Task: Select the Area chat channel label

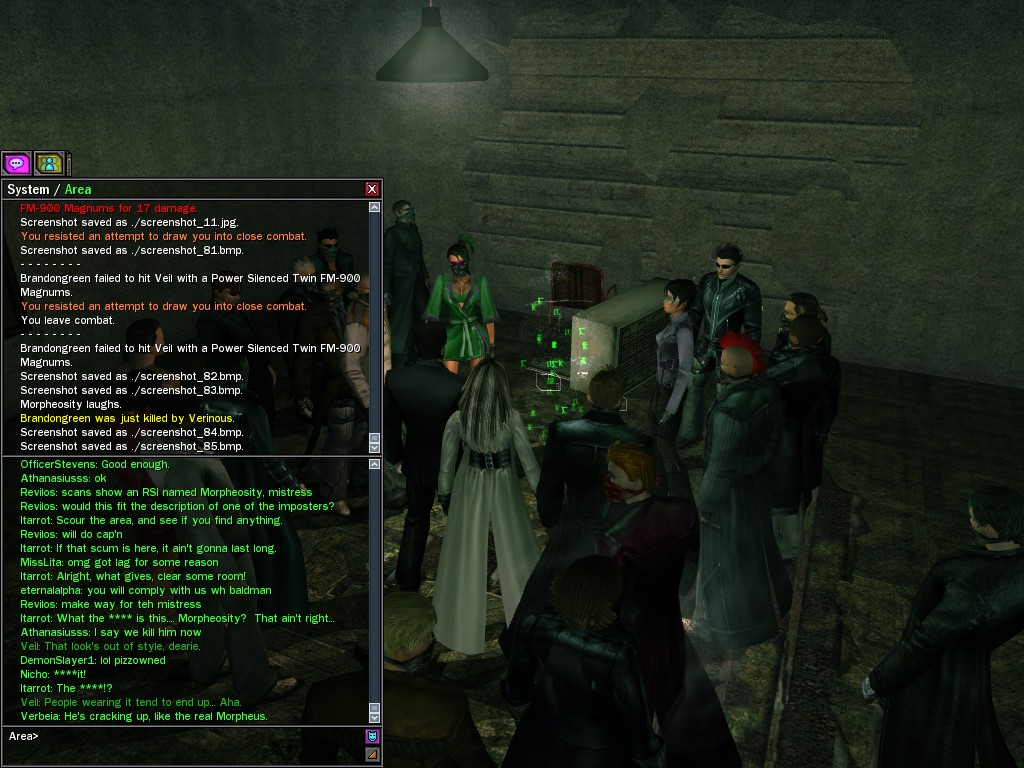Action: [78, 189]
